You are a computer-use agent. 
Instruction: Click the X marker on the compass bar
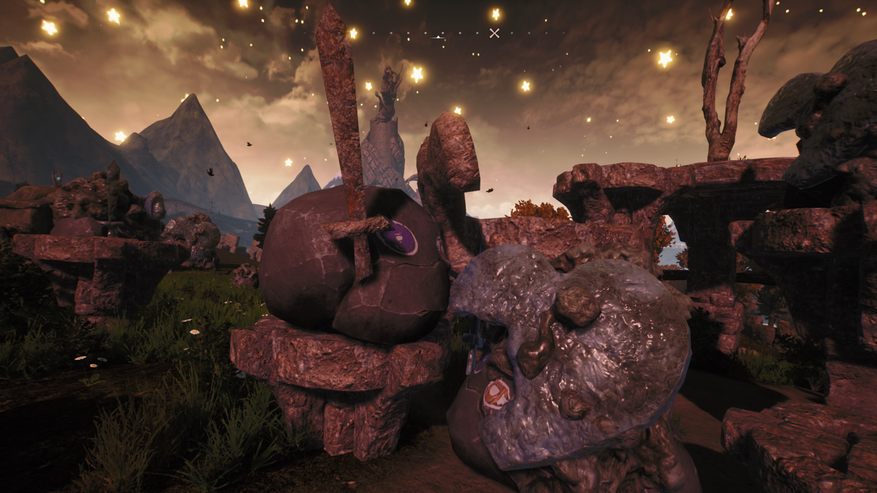[494, 33]
